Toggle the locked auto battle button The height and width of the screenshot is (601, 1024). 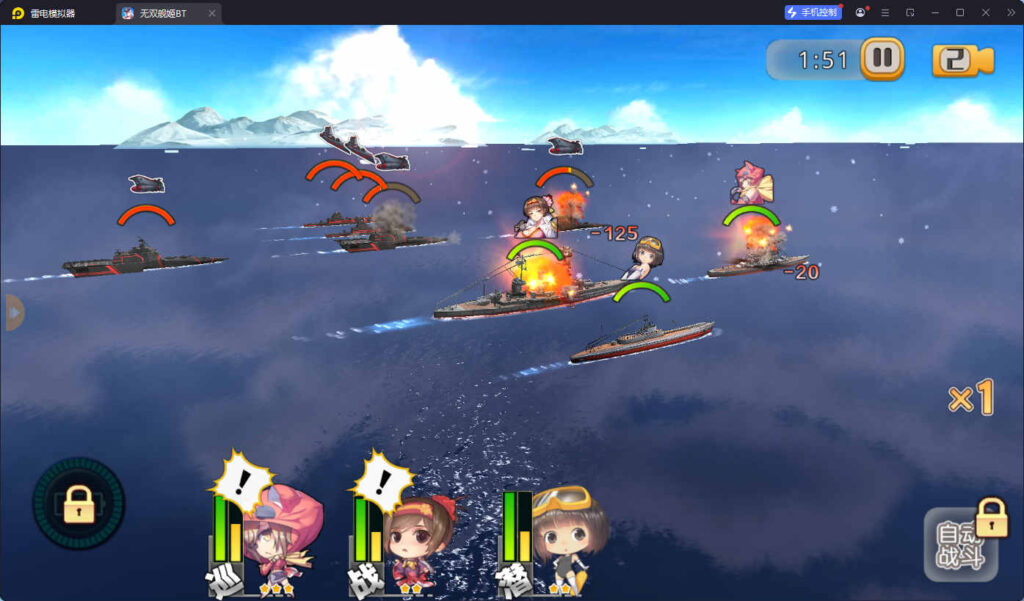tap(962, 544)
